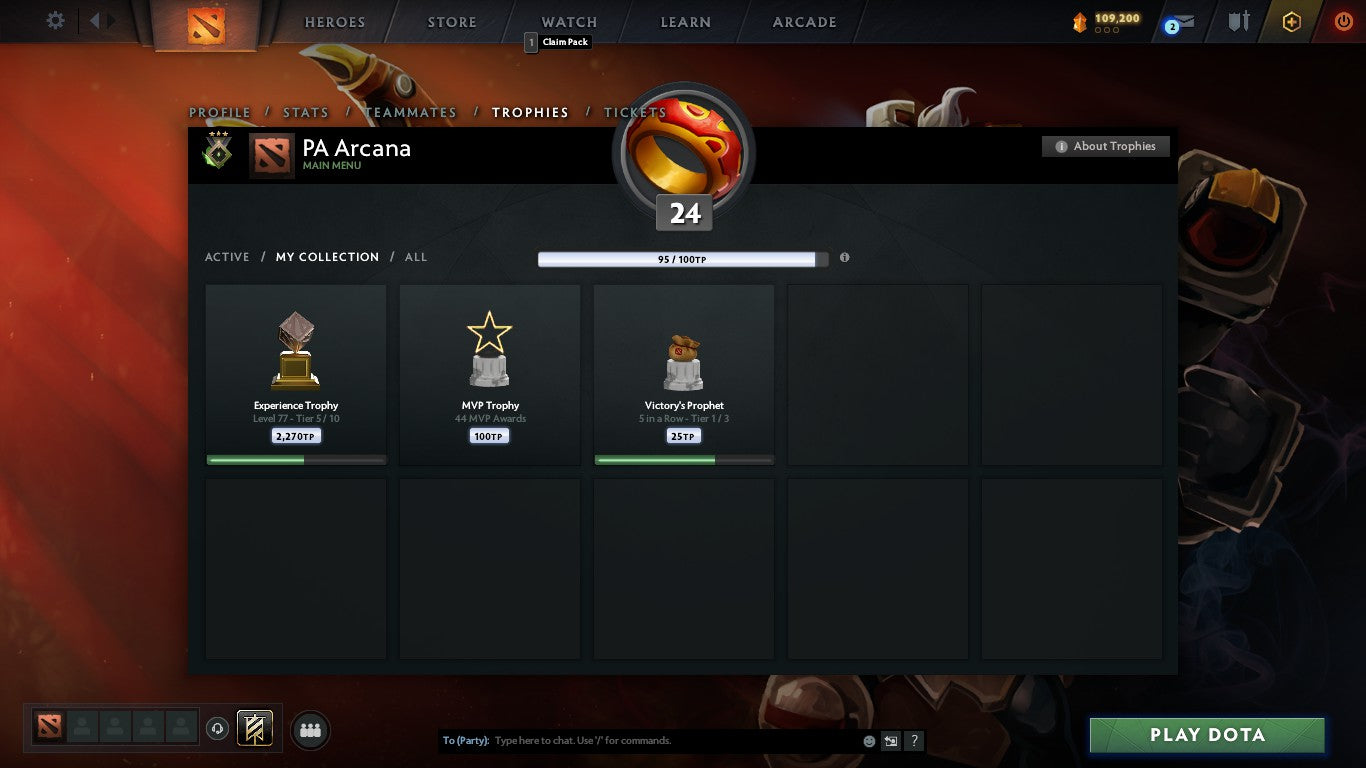Viewport: 1366px width, 768px height.
Task: Click the About Trophies button
Action: pos(1105,146)
